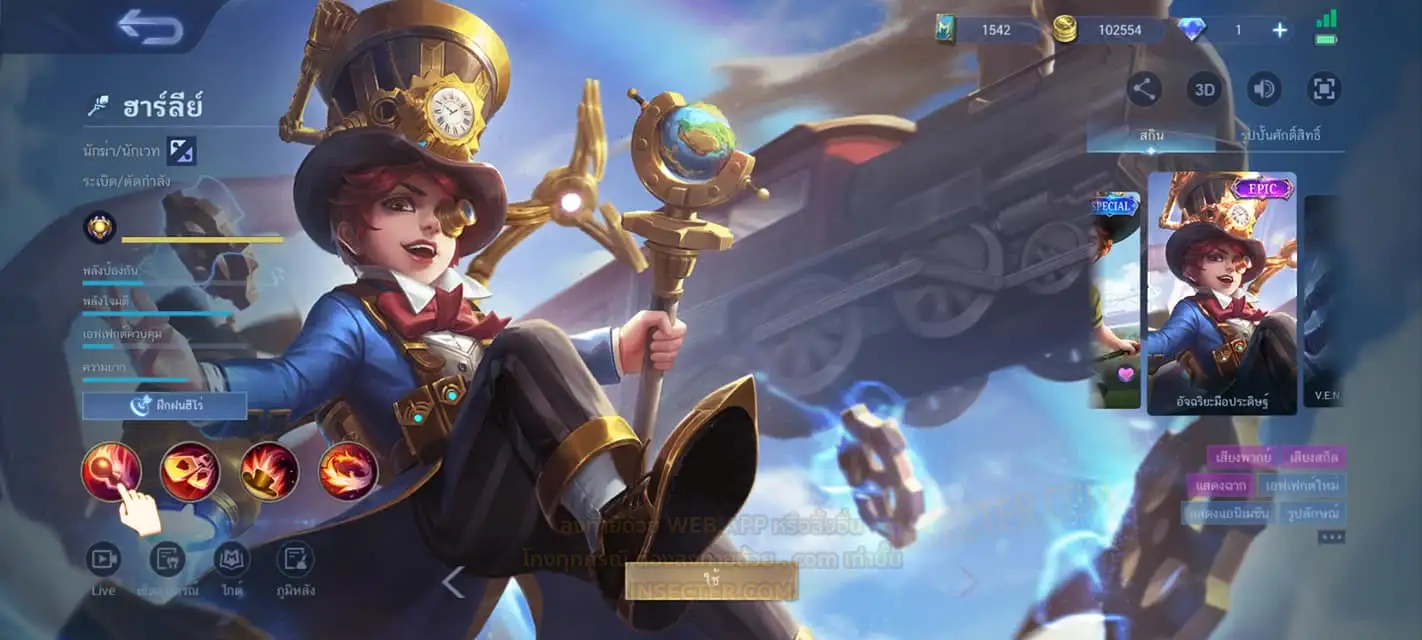Screen dimensions: 1422x640
Task: Add diamonds with the plus button
Action: tap(1279, 30)
